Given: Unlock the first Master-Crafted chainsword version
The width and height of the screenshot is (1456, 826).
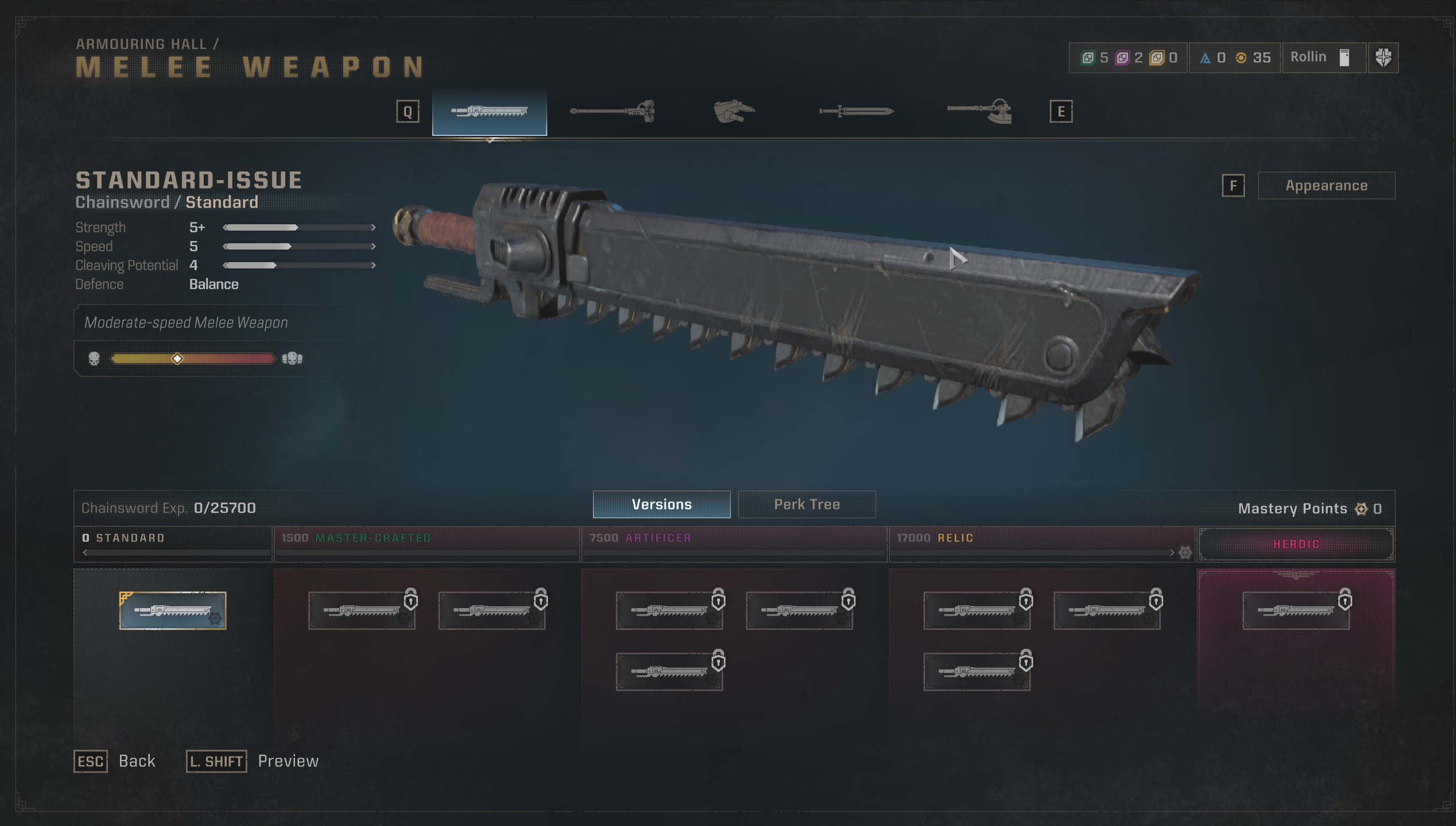Looking at the screenshot, I should click(362, 610).
